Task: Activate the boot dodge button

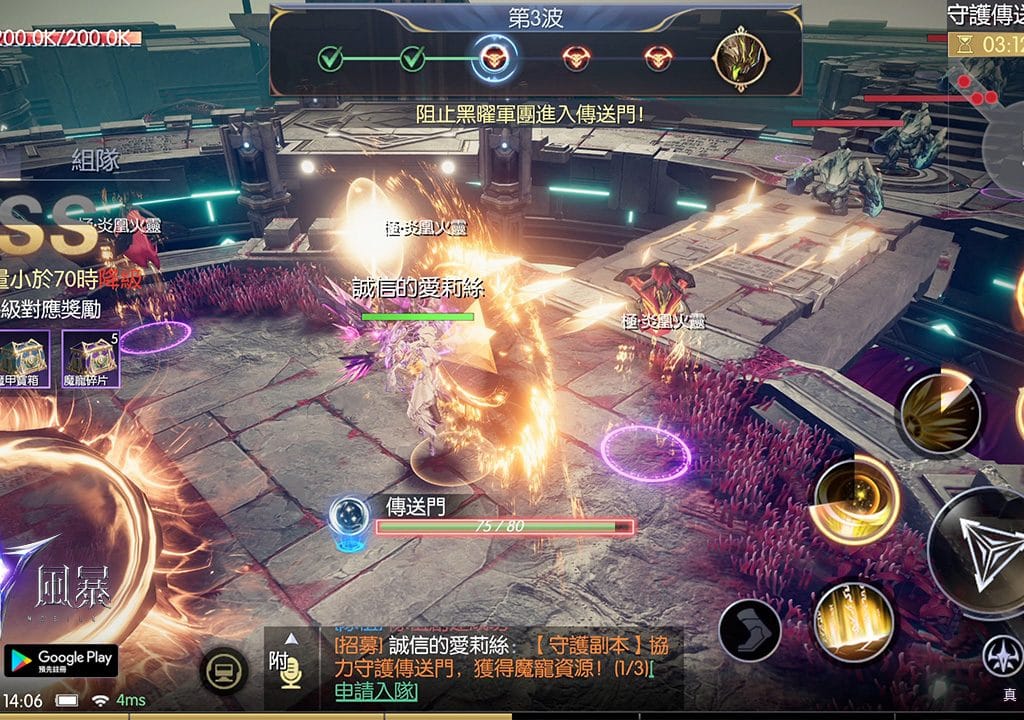Action: (x=749, y=628)
